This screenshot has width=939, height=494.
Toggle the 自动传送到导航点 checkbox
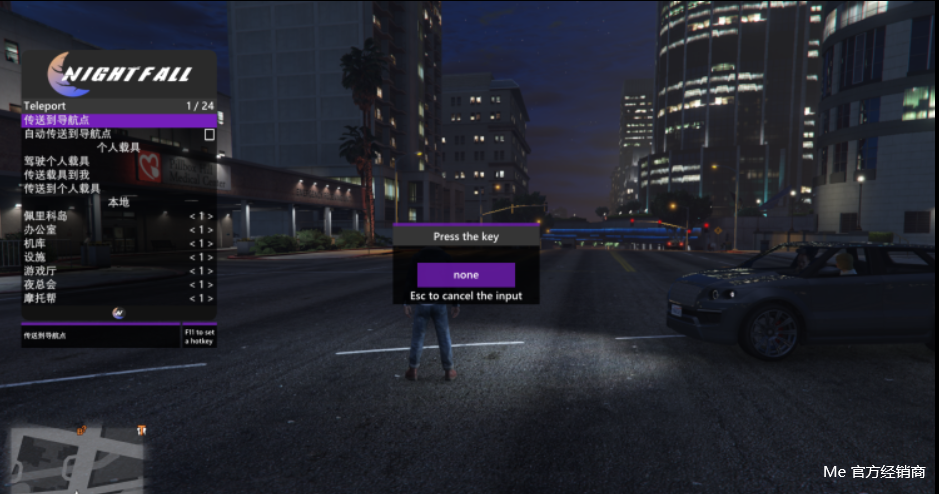[x=210, y=134]
